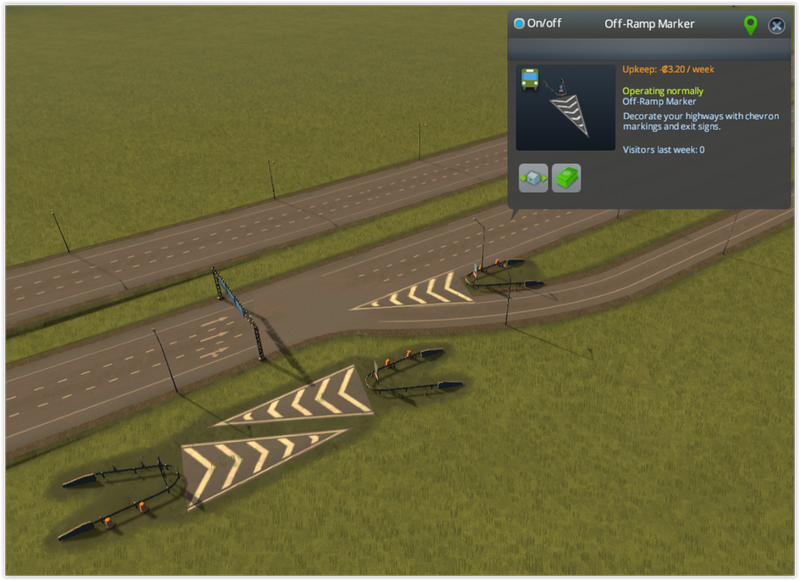Click the green location pin icon
The width and height of the screenshot is (800, 581).
tap(750, 25)
